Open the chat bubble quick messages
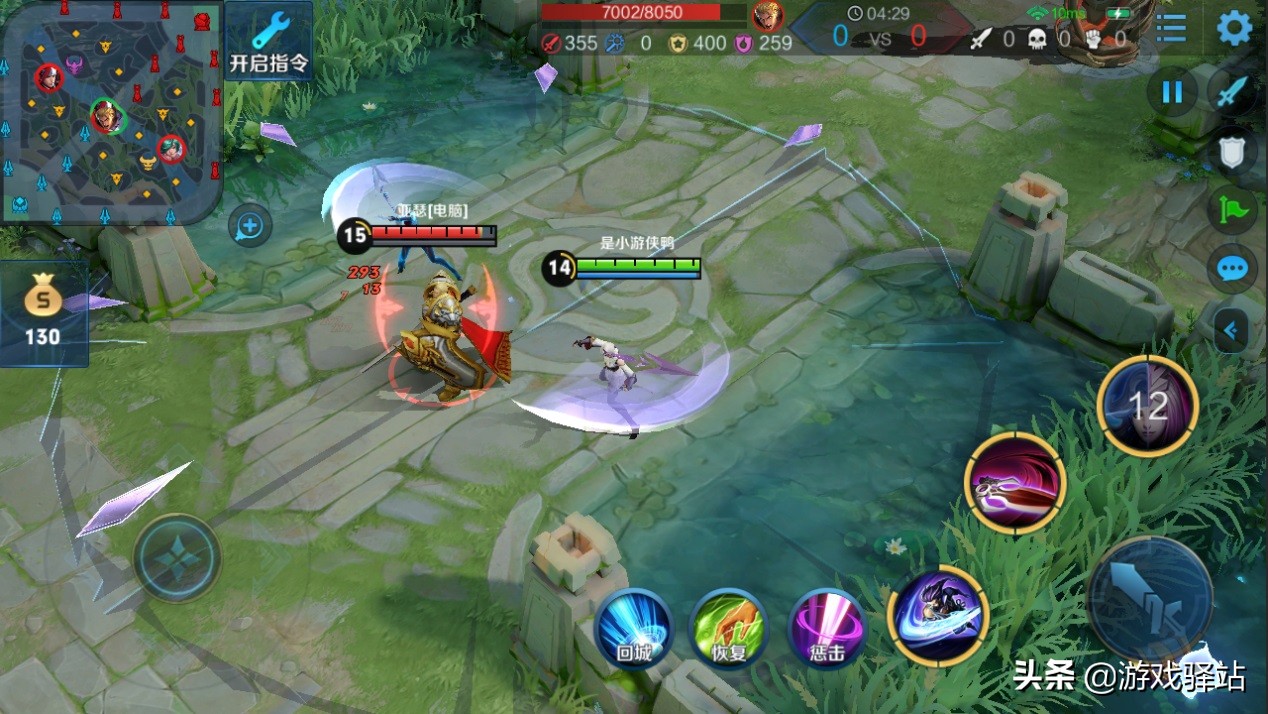Image resolution: width=1268 pixels, height=714 pixels. pyautogui.click(x=1233, y=269)
